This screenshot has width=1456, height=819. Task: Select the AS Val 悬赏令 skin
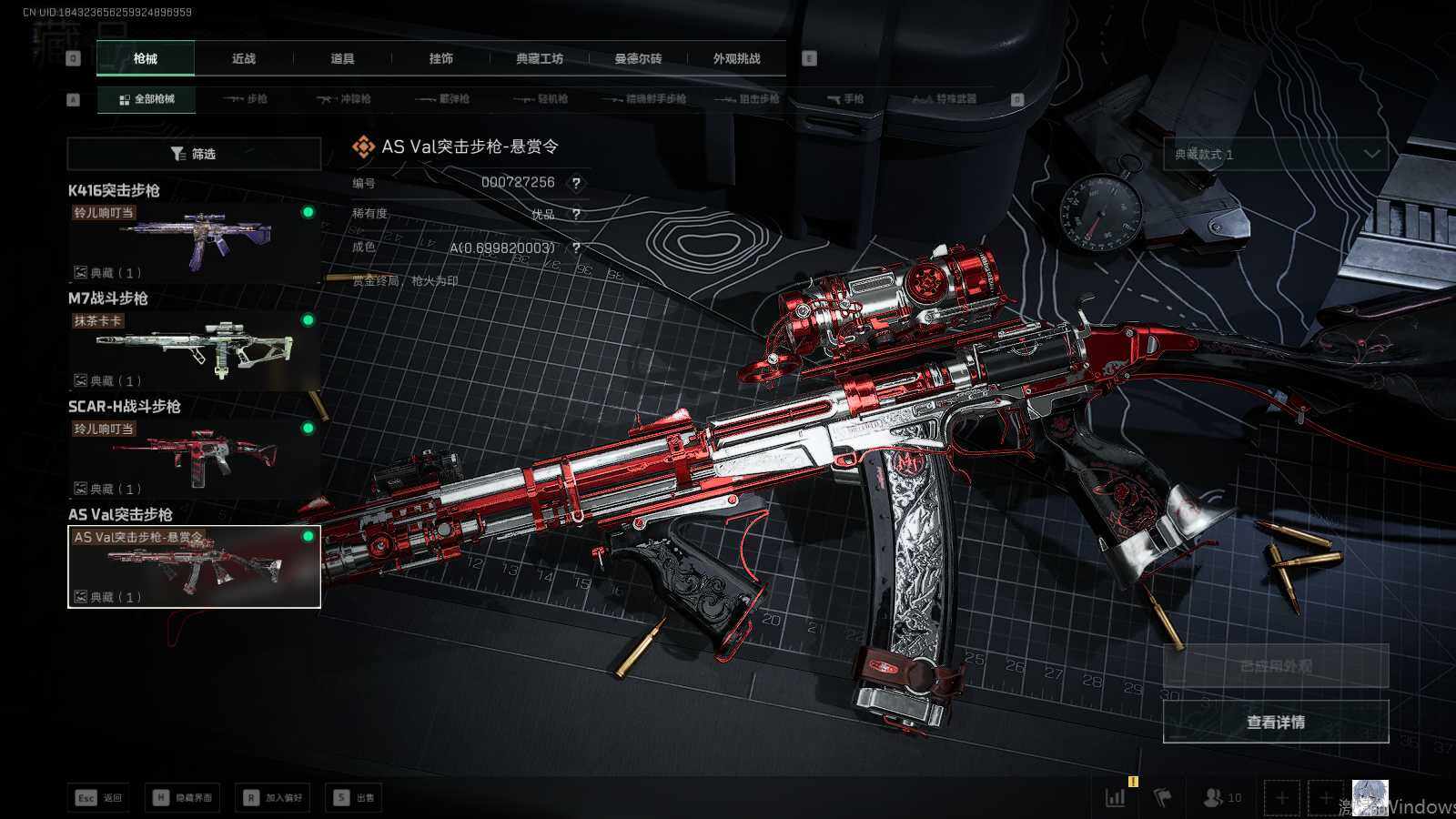(194, 566)
